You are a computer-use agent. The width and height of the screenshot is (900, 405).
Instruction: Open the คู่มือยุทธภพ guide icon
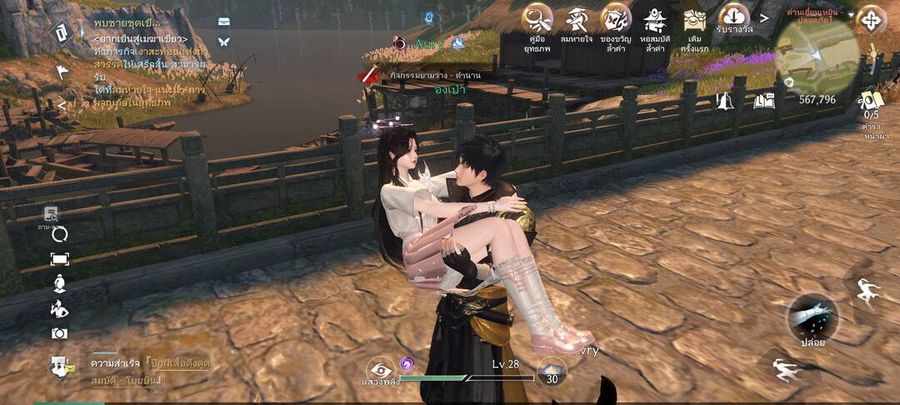(x=538, y=18)
